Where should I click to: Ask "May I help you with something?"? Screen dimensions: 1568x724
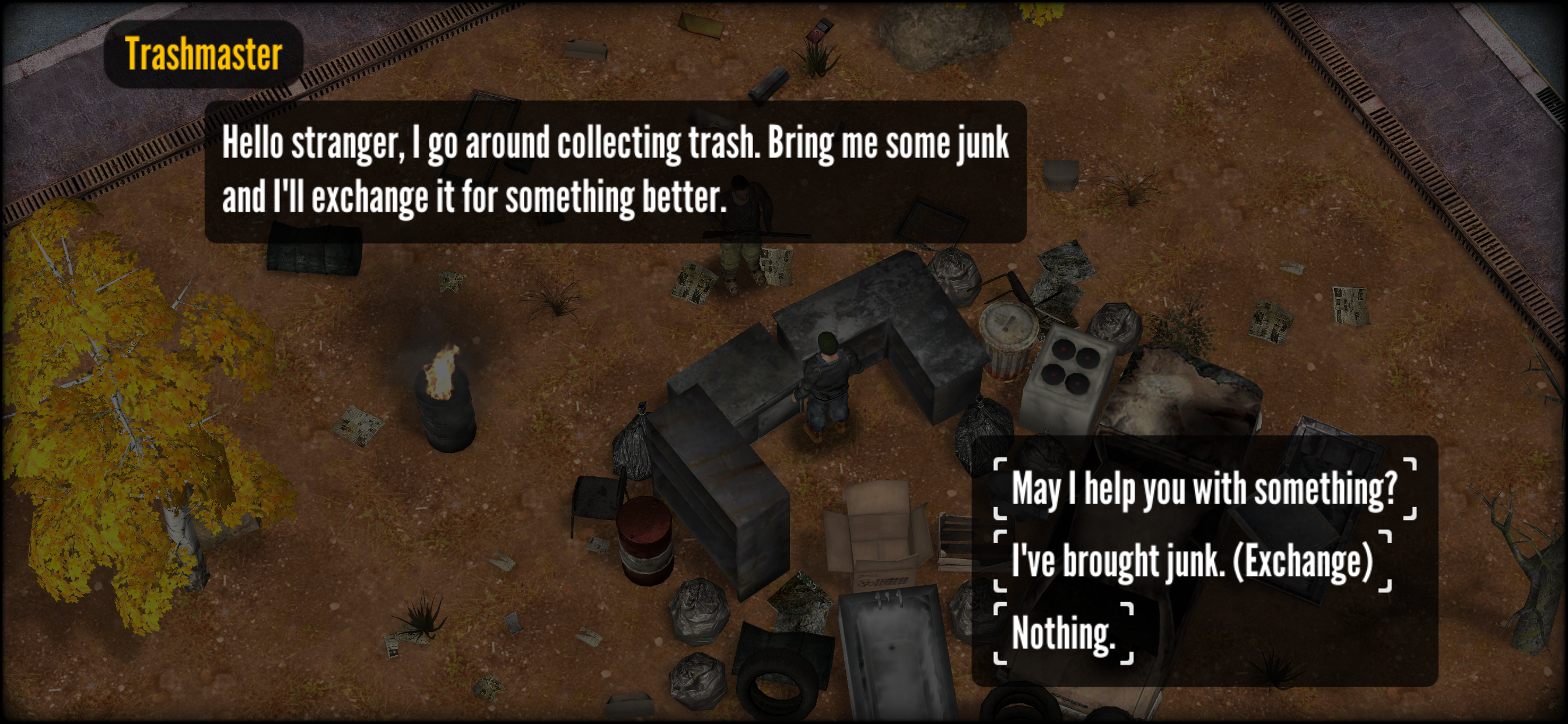[1204, 488]
